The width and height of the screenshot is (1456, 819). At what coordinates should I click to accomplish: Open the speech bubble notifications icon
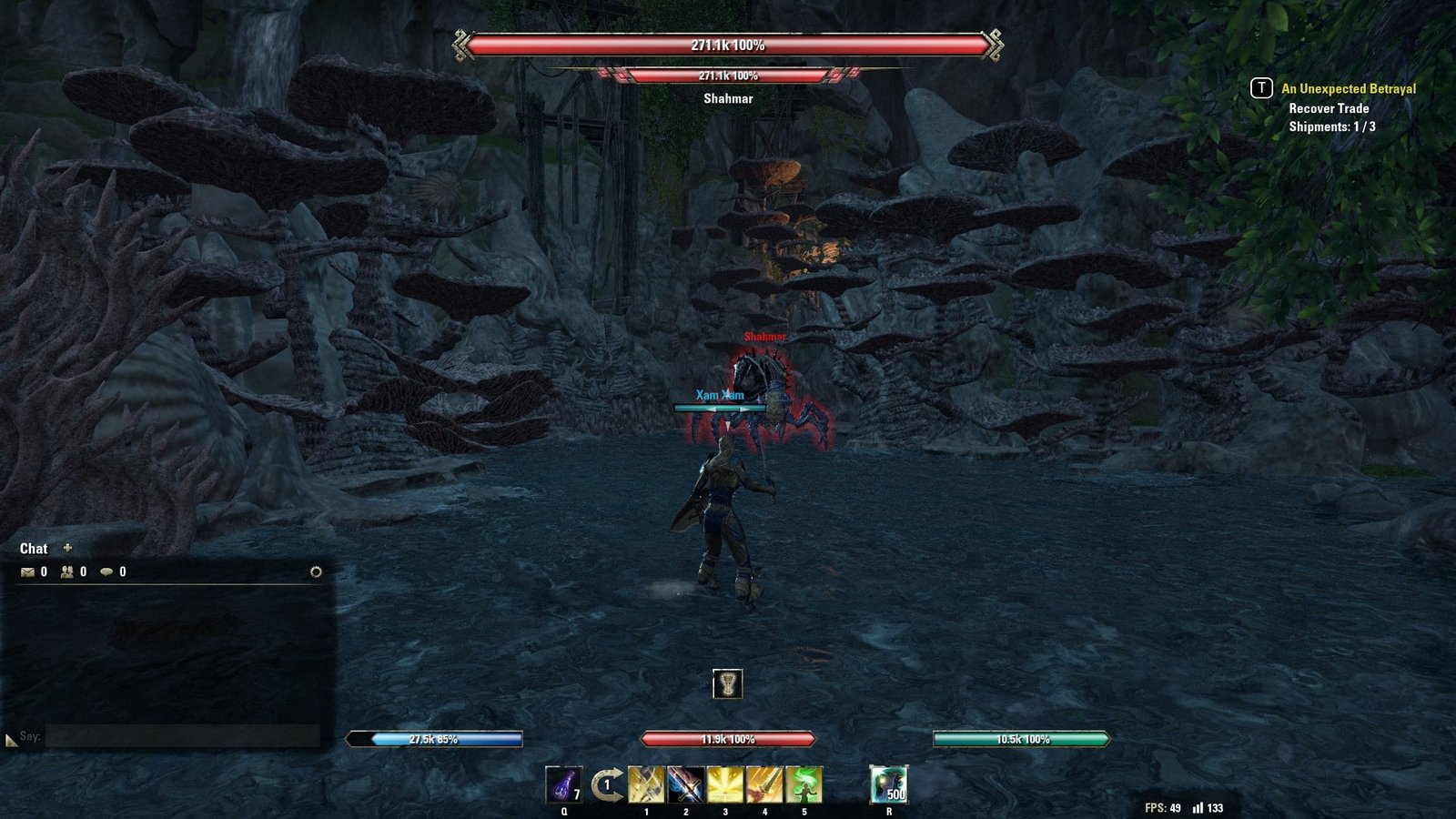point(106,571)
